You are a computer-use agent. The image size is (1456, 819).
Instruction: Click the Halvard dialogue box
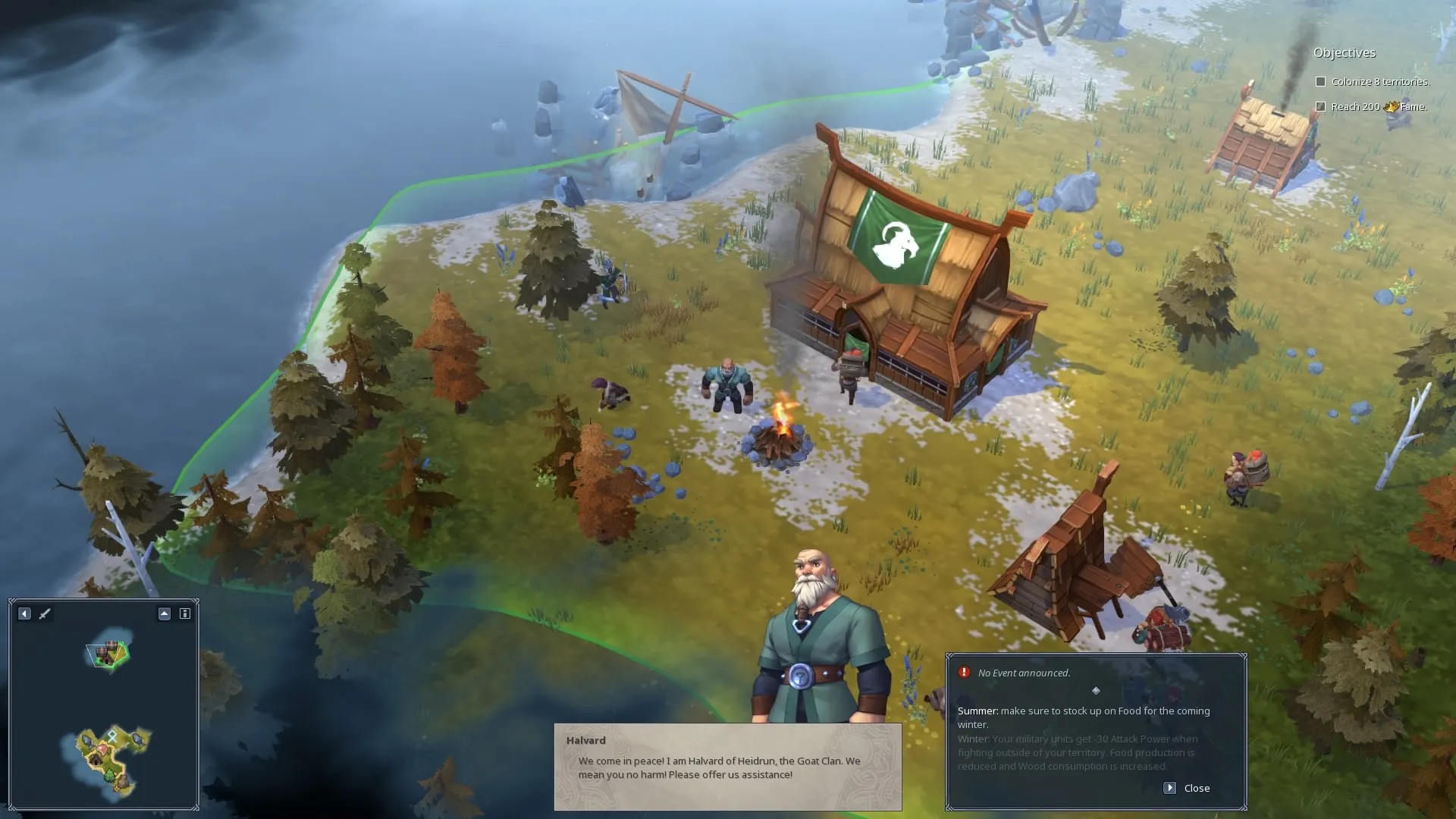[x=727, y=766]
